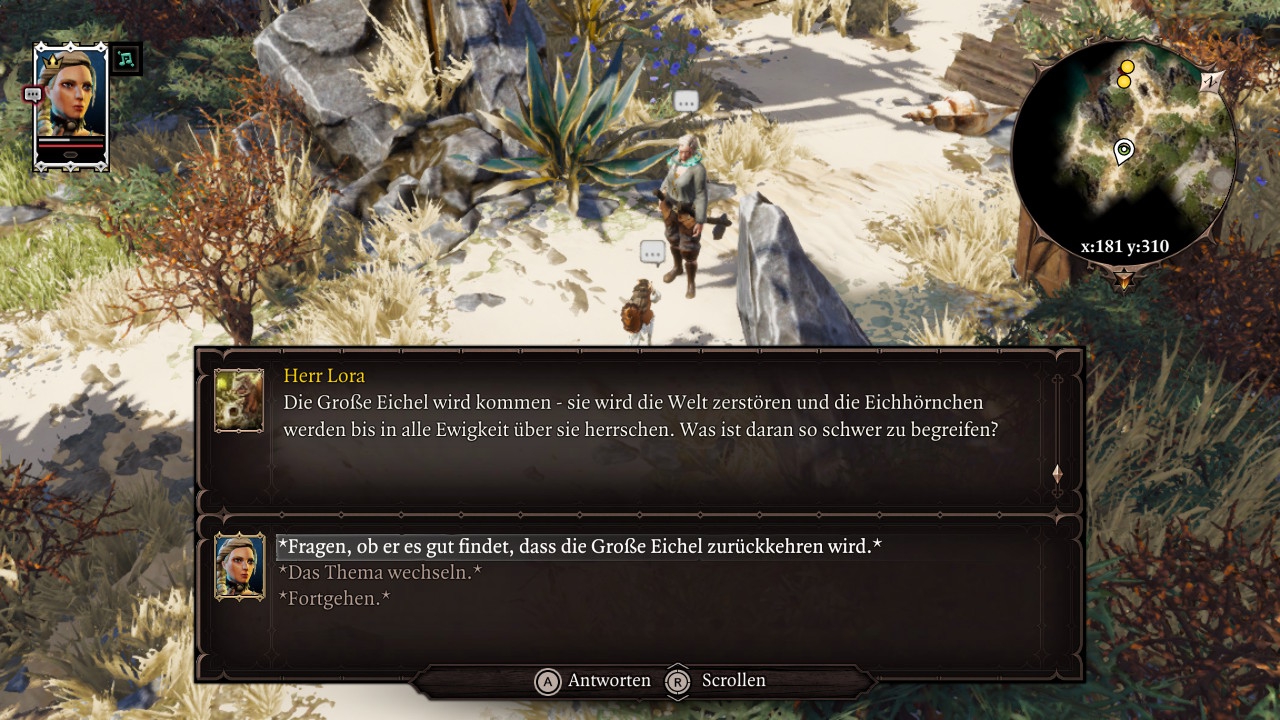Viewport: 1280px width, 720px height.
Task: Select the "Das Thema wechseln" reply
Action: [380, 573]
